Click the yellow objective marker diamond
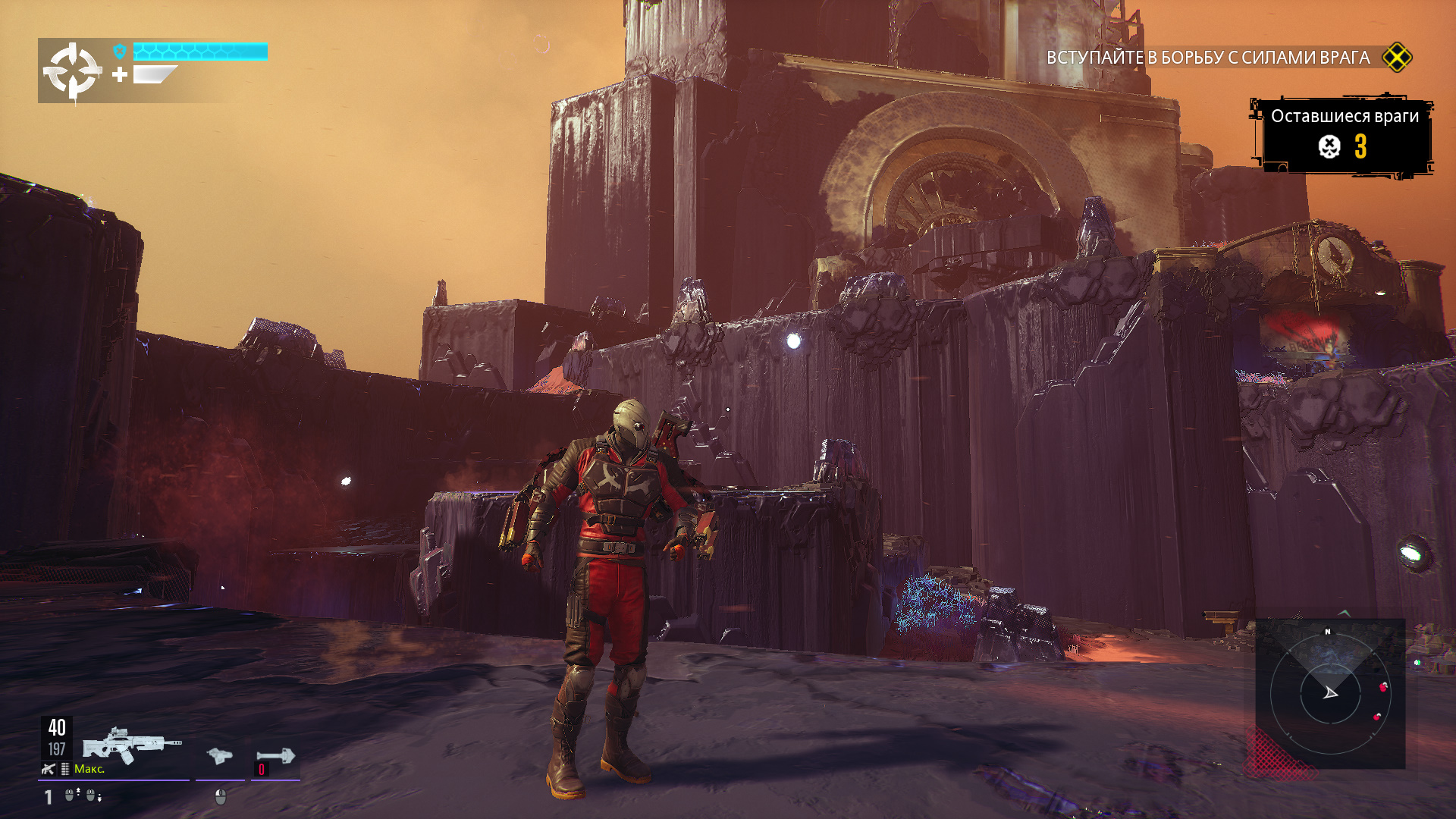Image resolution: width=1456 pixels, height=819 pixels. tap(1397, 58)
